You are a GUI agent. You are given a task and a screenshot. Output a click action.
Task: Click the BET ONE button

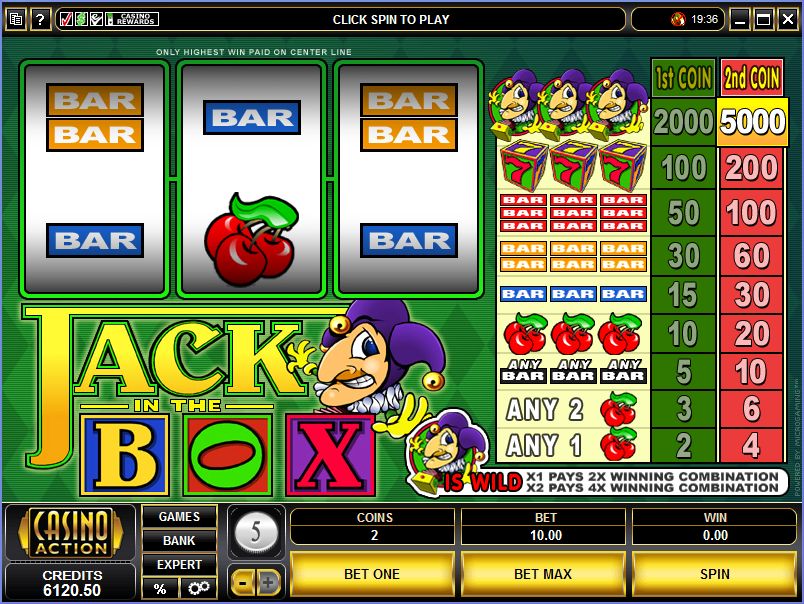(372, 574)
